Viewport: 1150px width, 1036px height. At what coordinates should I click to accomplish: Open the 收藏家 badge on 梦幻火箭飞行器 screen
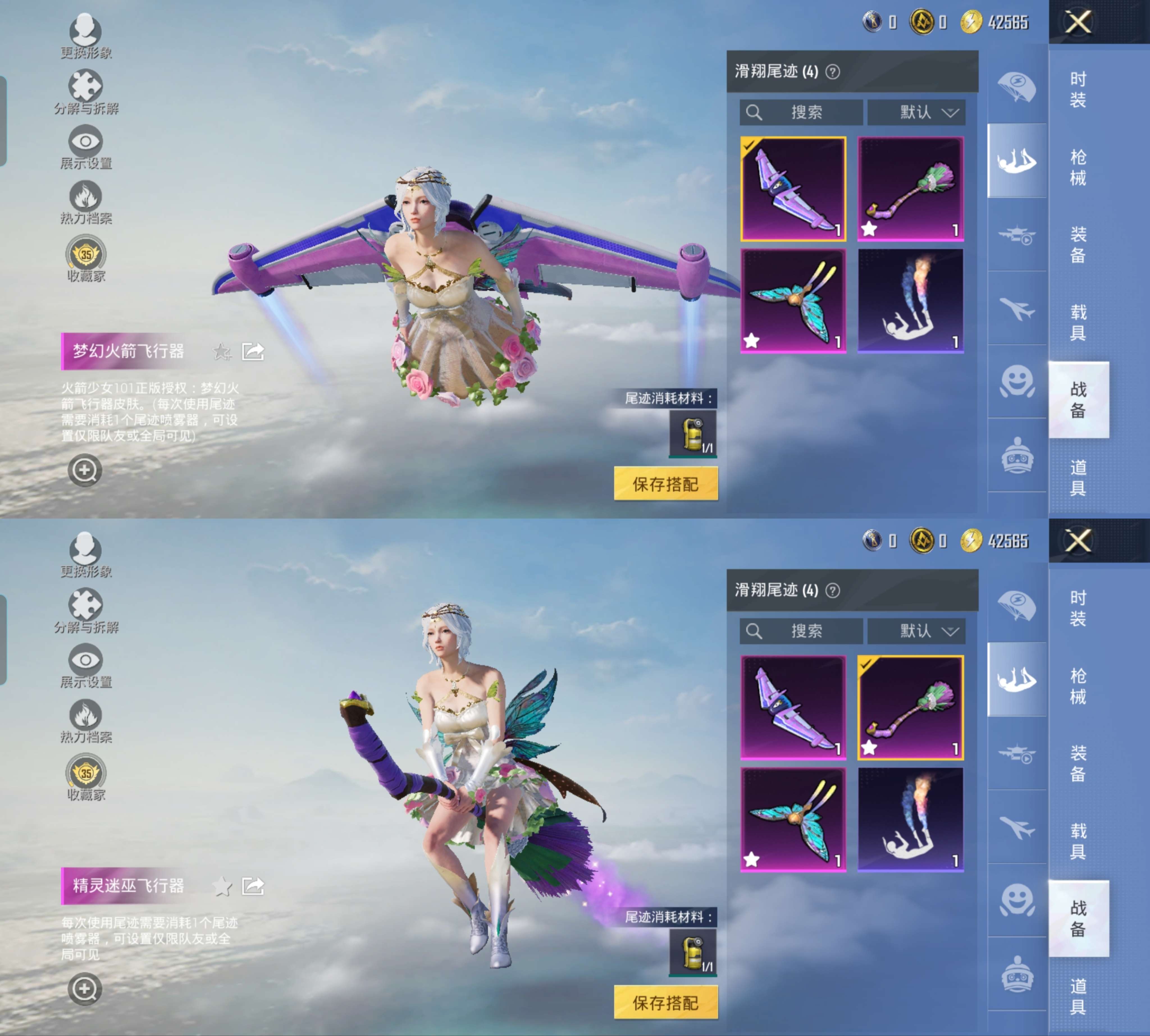86,260
